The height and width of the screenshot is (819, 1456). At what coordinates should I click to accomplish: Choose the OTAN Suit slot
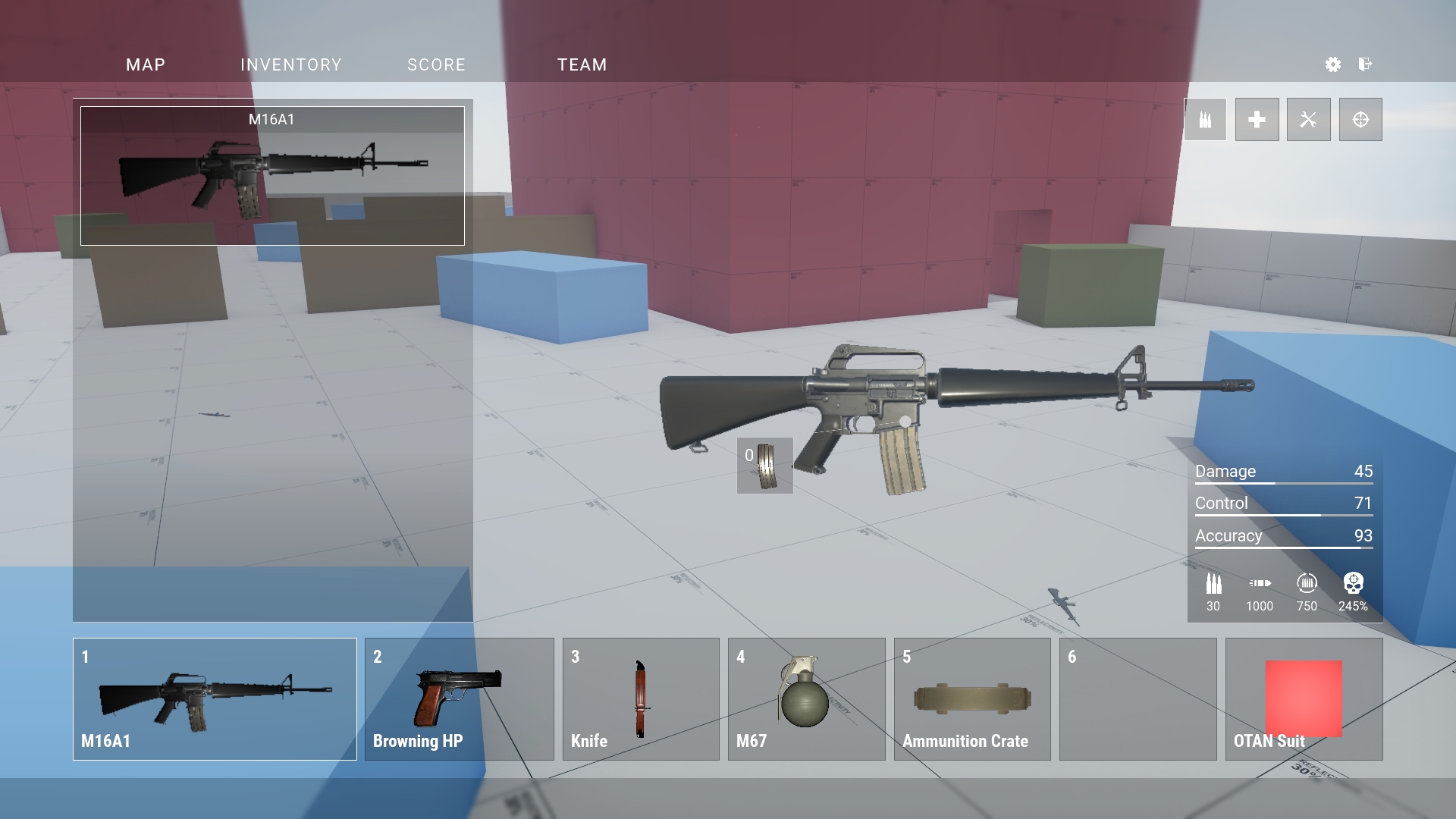[1304, 698]
